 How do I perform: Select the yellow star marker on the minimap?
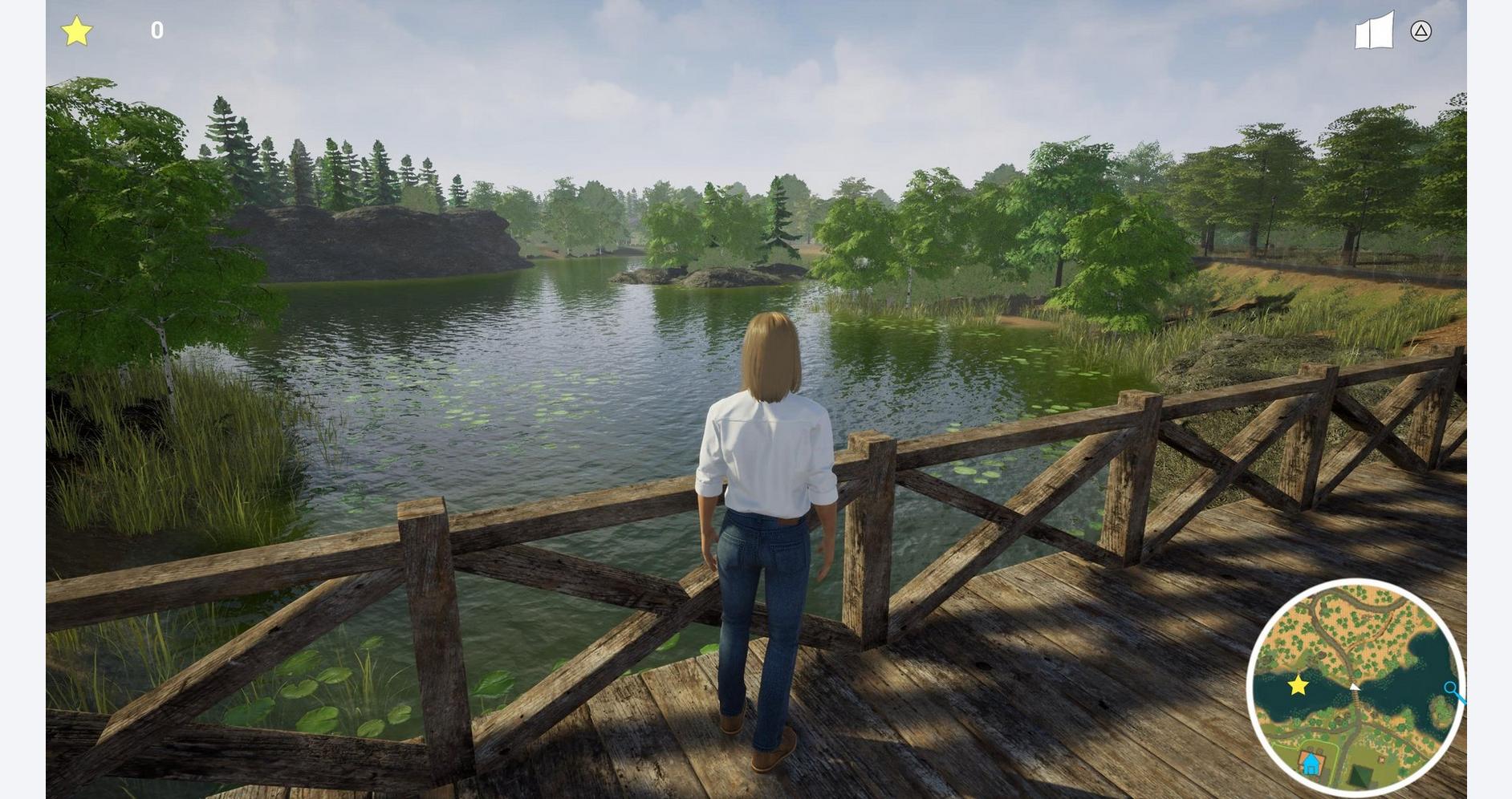tap(1298, 685)
